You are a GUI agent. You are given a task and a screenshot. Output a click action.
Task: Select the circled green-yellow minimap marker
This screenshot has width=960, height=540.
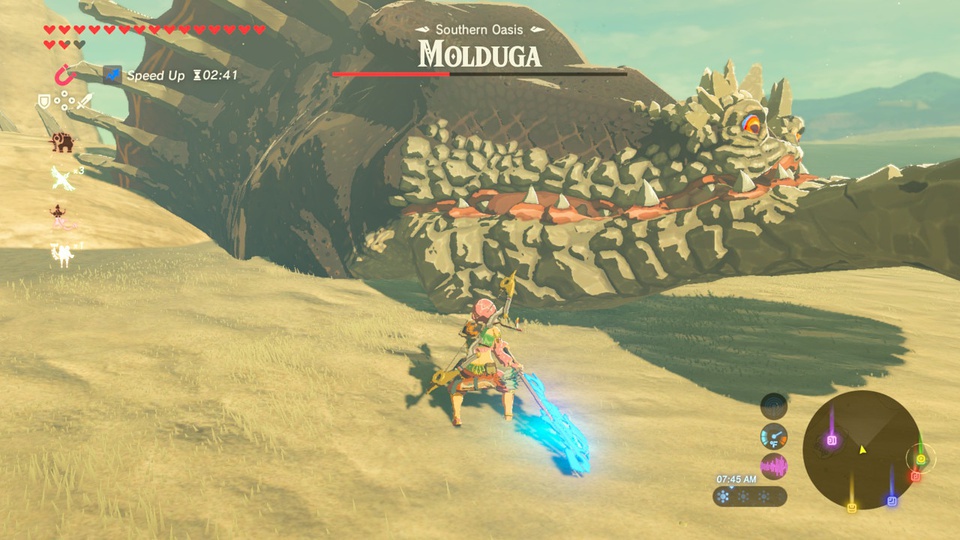pyautogui.click(x=921, y=459)
